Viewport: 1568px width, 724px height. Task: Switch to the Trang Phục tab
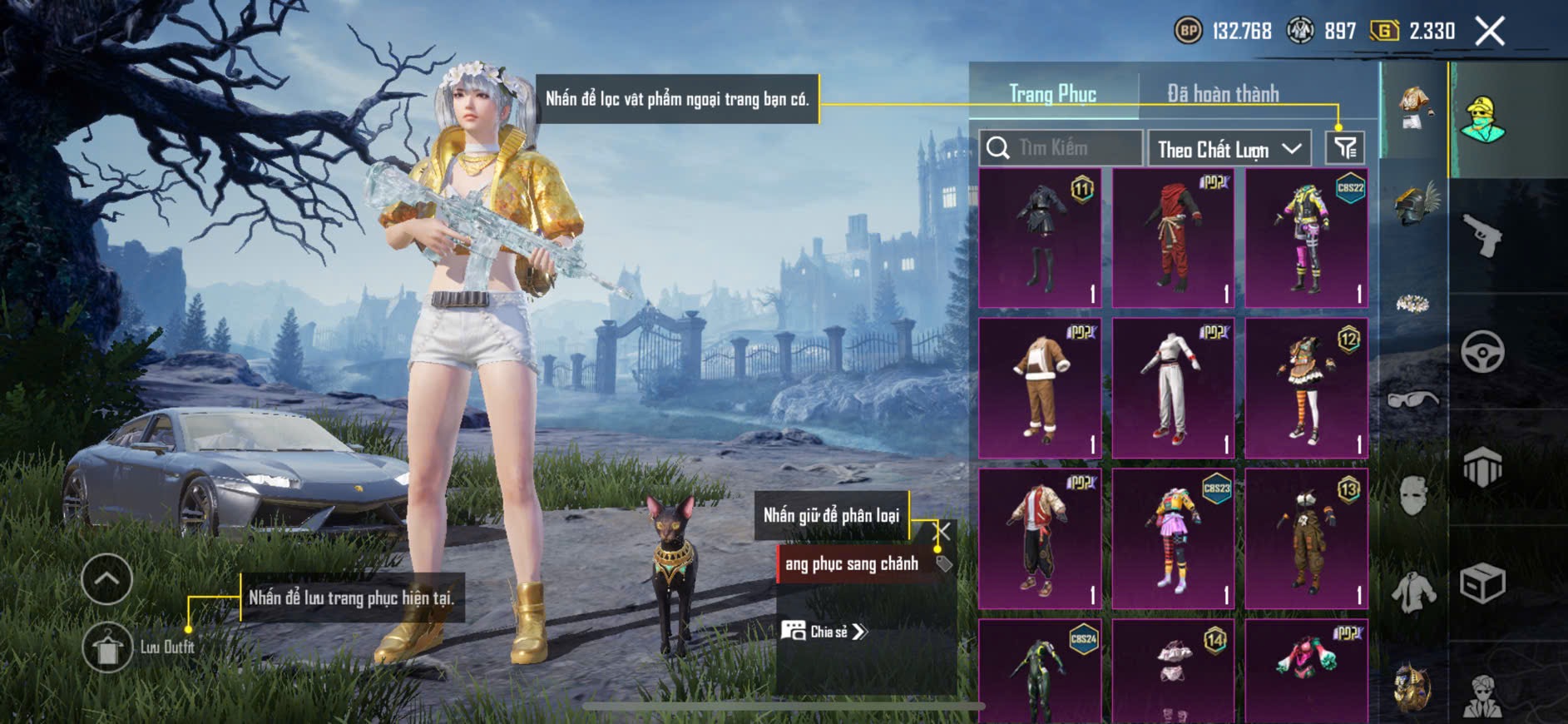[x=1052, y=94]
